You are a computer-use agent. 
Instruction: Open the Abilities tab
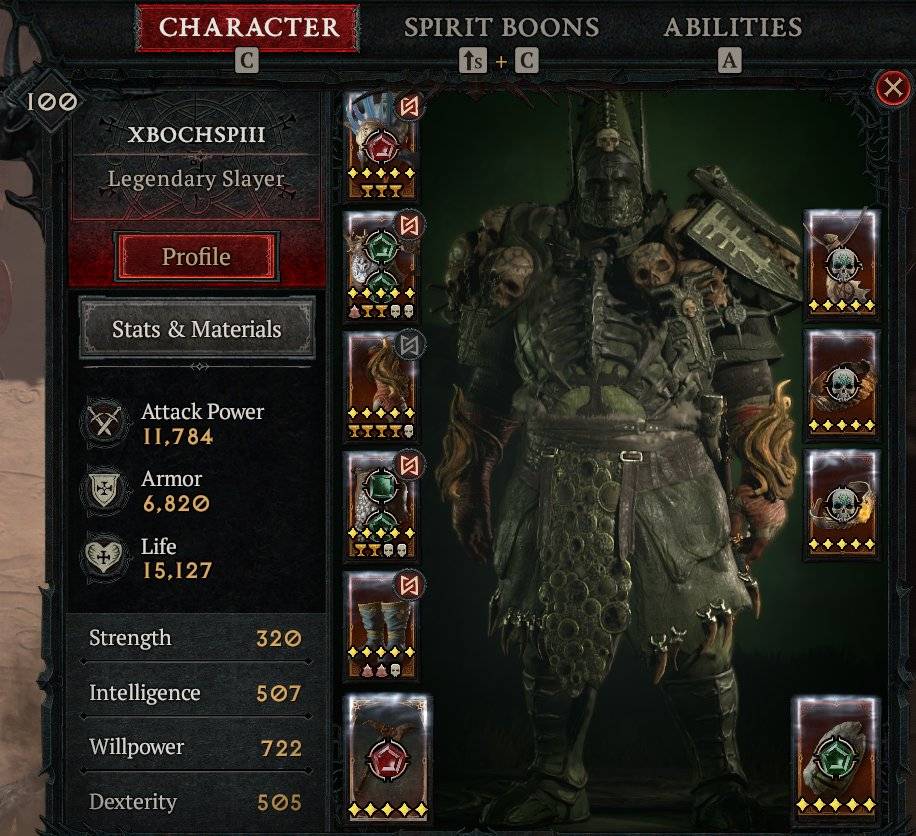732,27
